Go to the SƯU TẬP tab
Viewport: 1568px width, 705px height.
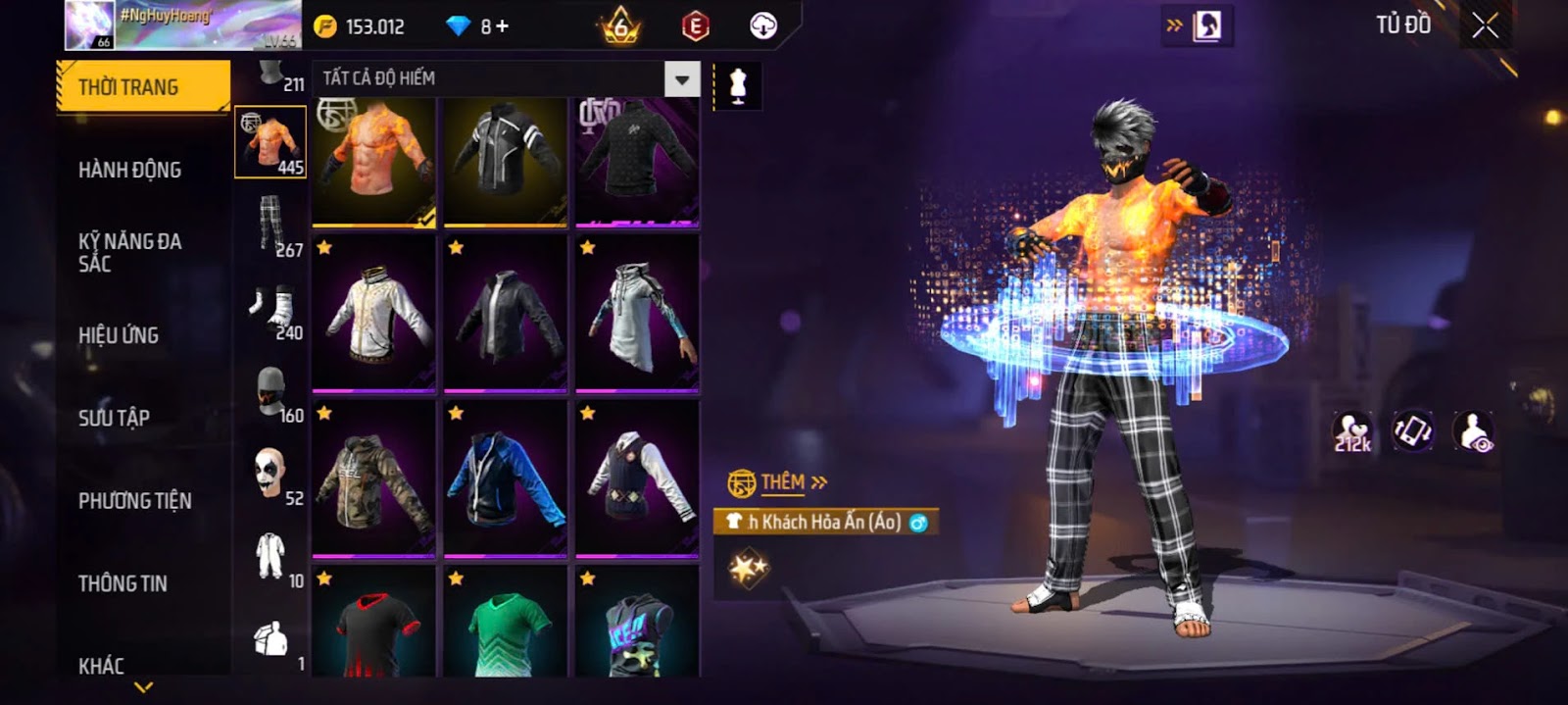pos(114,418)
